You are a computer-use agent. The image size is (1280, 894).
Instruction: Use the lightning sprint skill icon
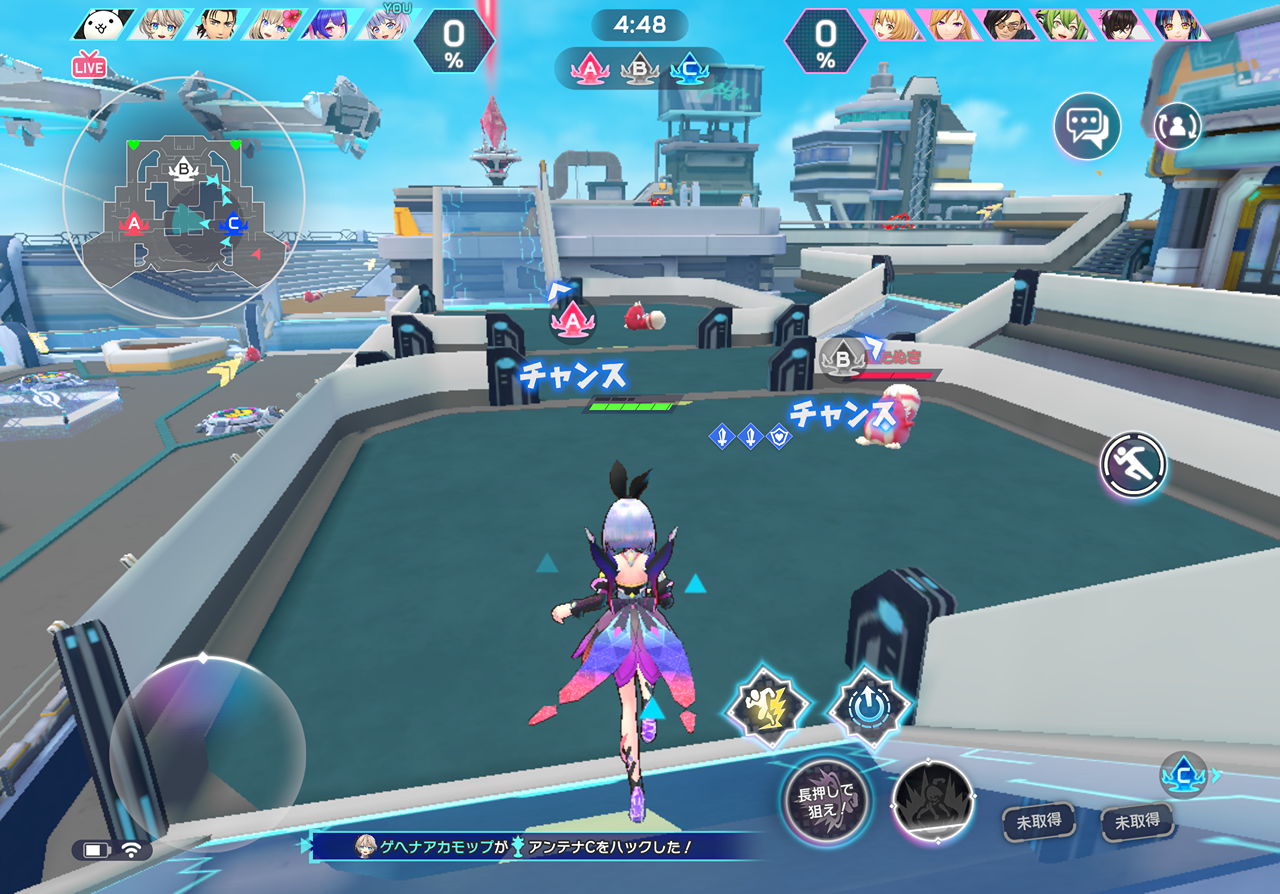pyautogui.click(x=768, y=707)
